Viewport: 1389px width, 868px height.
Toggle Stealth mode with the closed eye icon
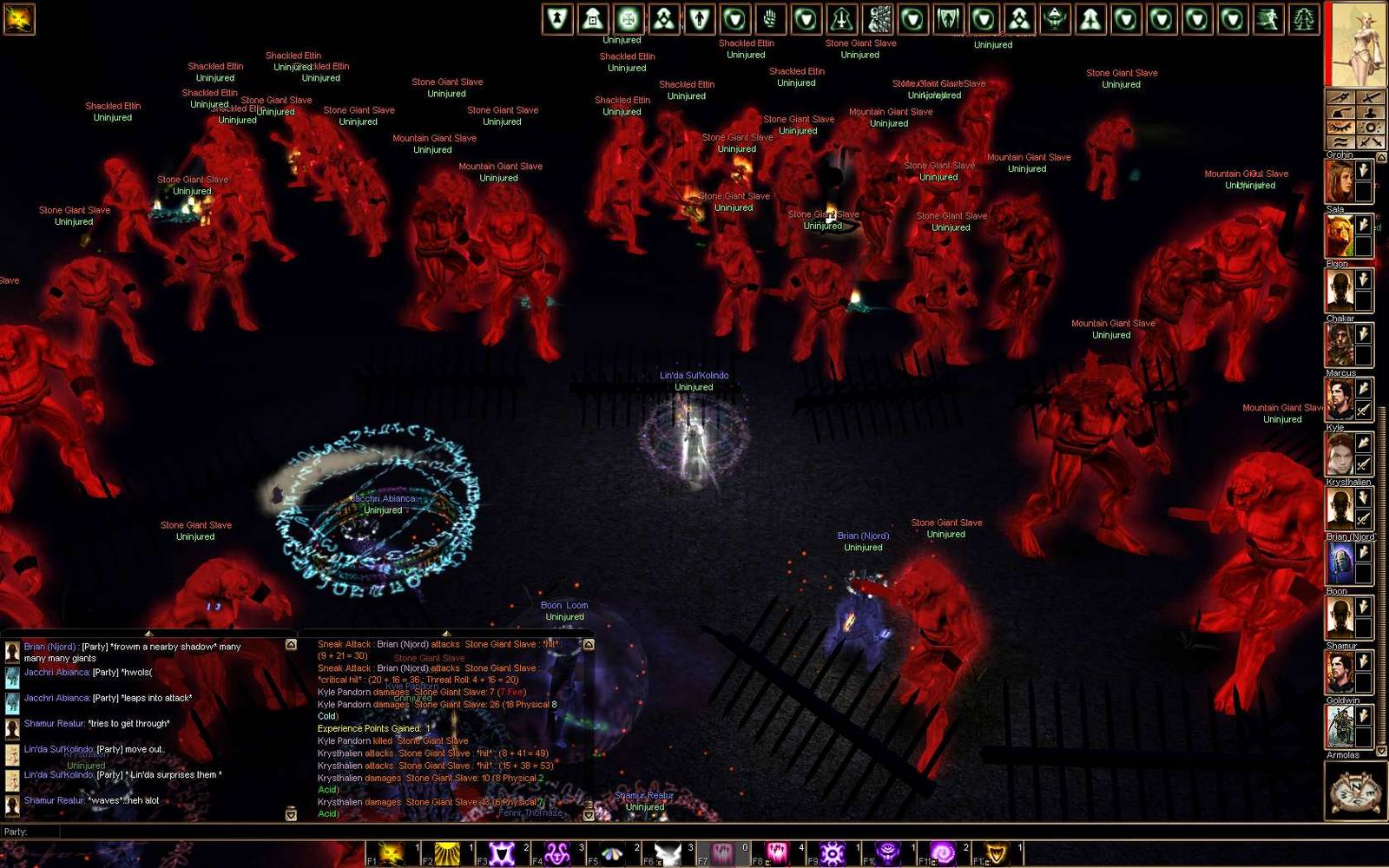pos(1340,126)
